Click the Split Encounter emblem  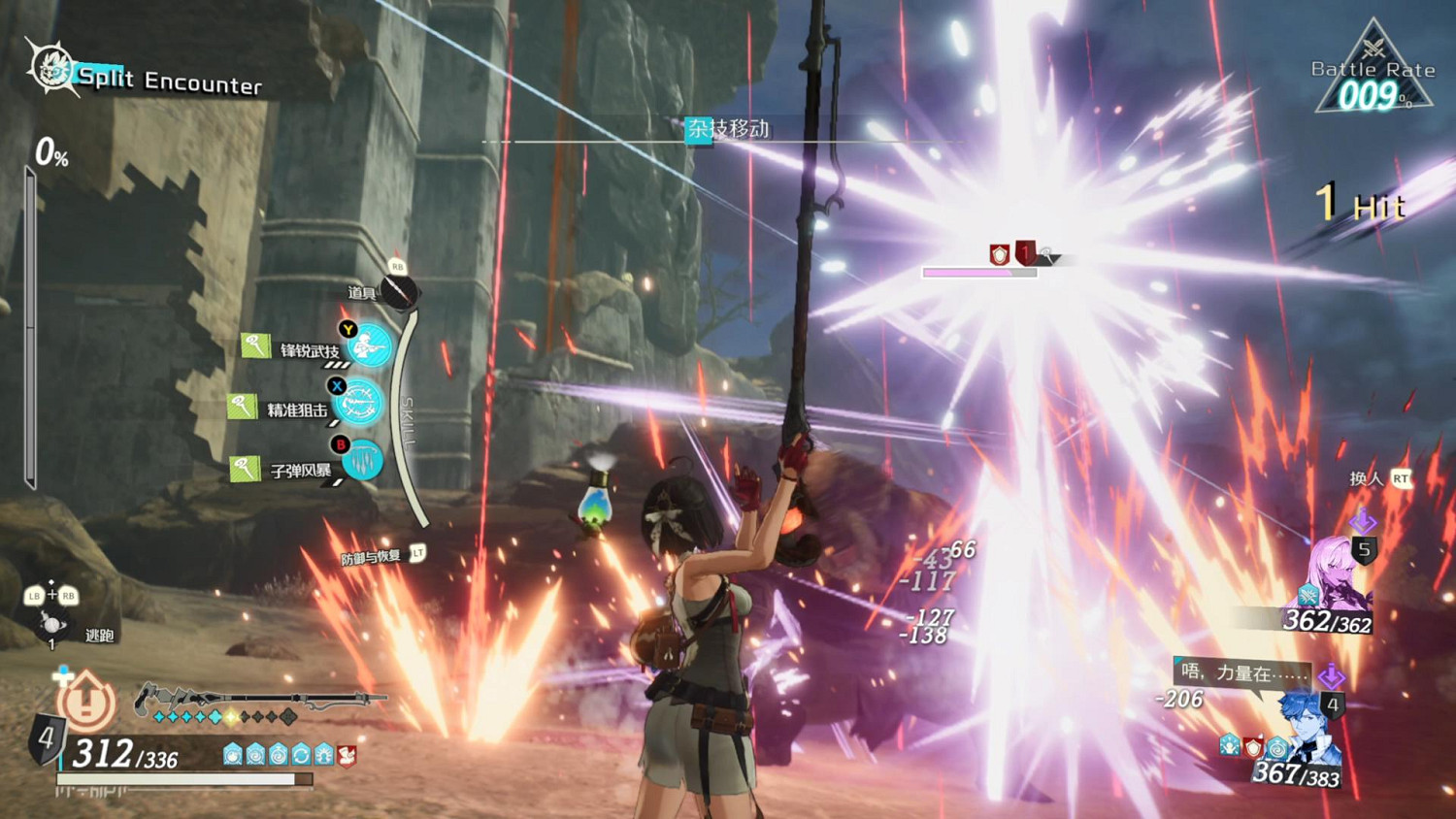[x=50, y=68]
